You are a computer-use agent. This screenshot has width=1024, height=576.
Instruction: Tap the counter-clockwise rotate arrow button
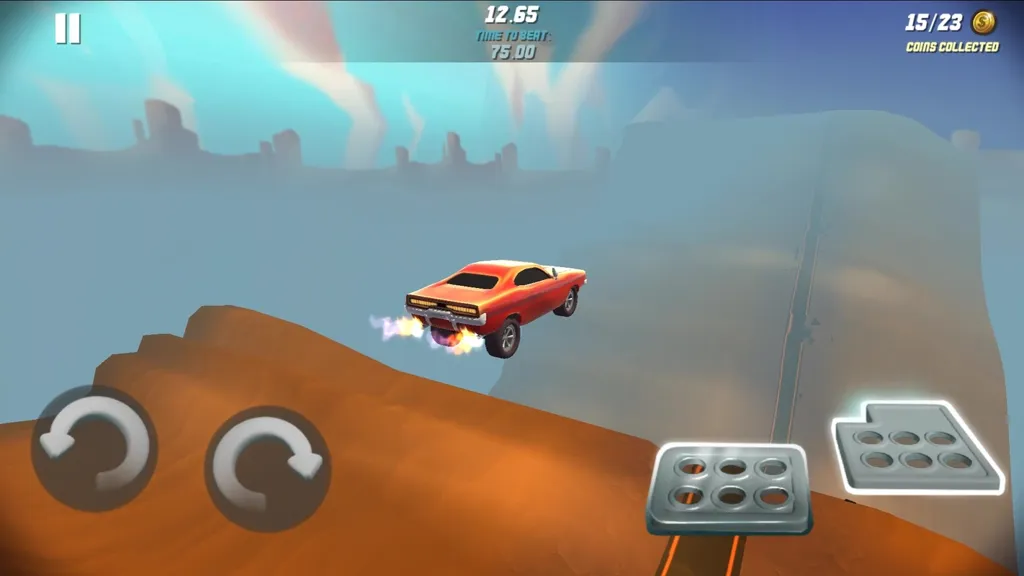pos(93,449)
